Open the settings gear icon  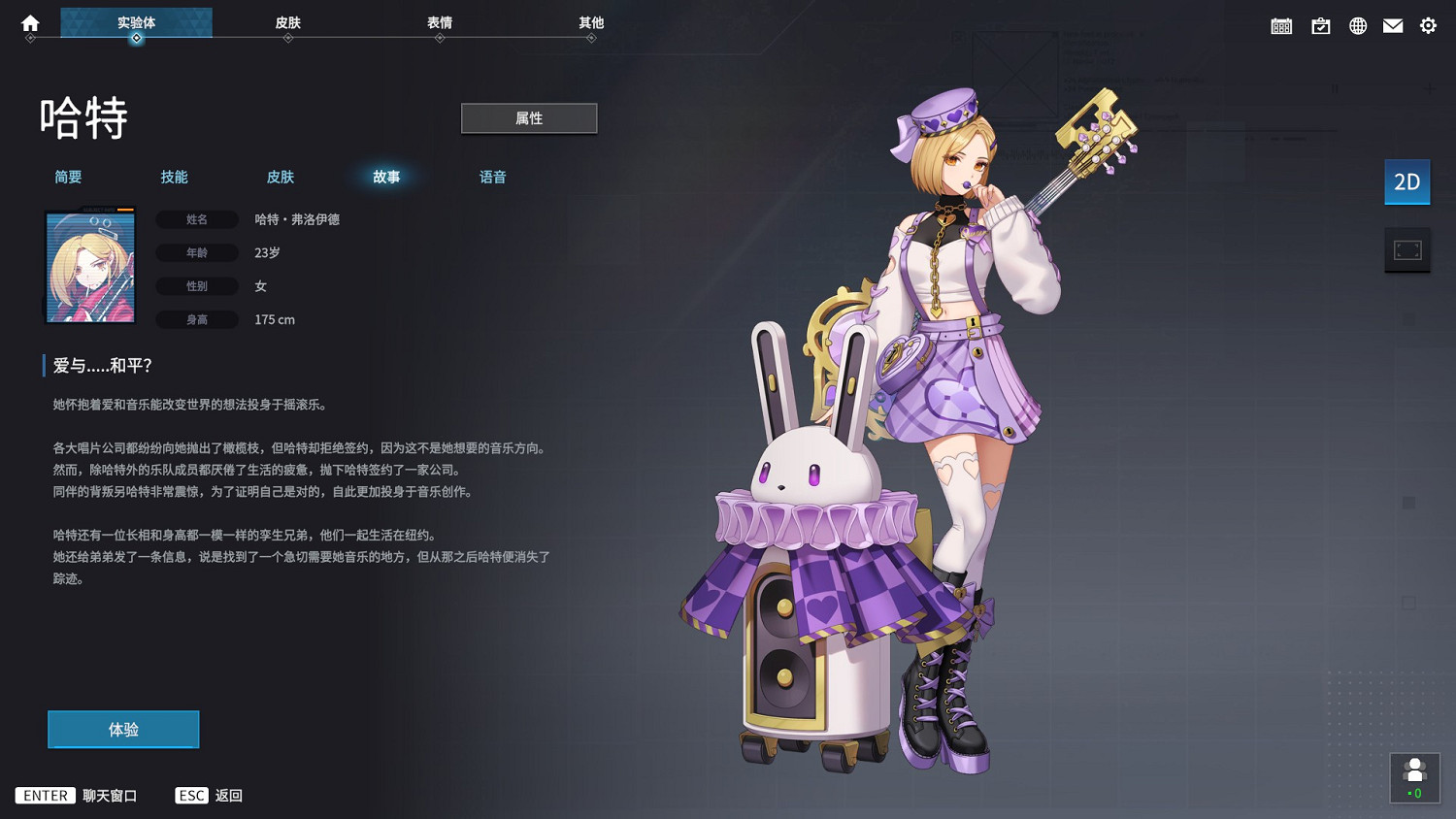click(1427, 25)
